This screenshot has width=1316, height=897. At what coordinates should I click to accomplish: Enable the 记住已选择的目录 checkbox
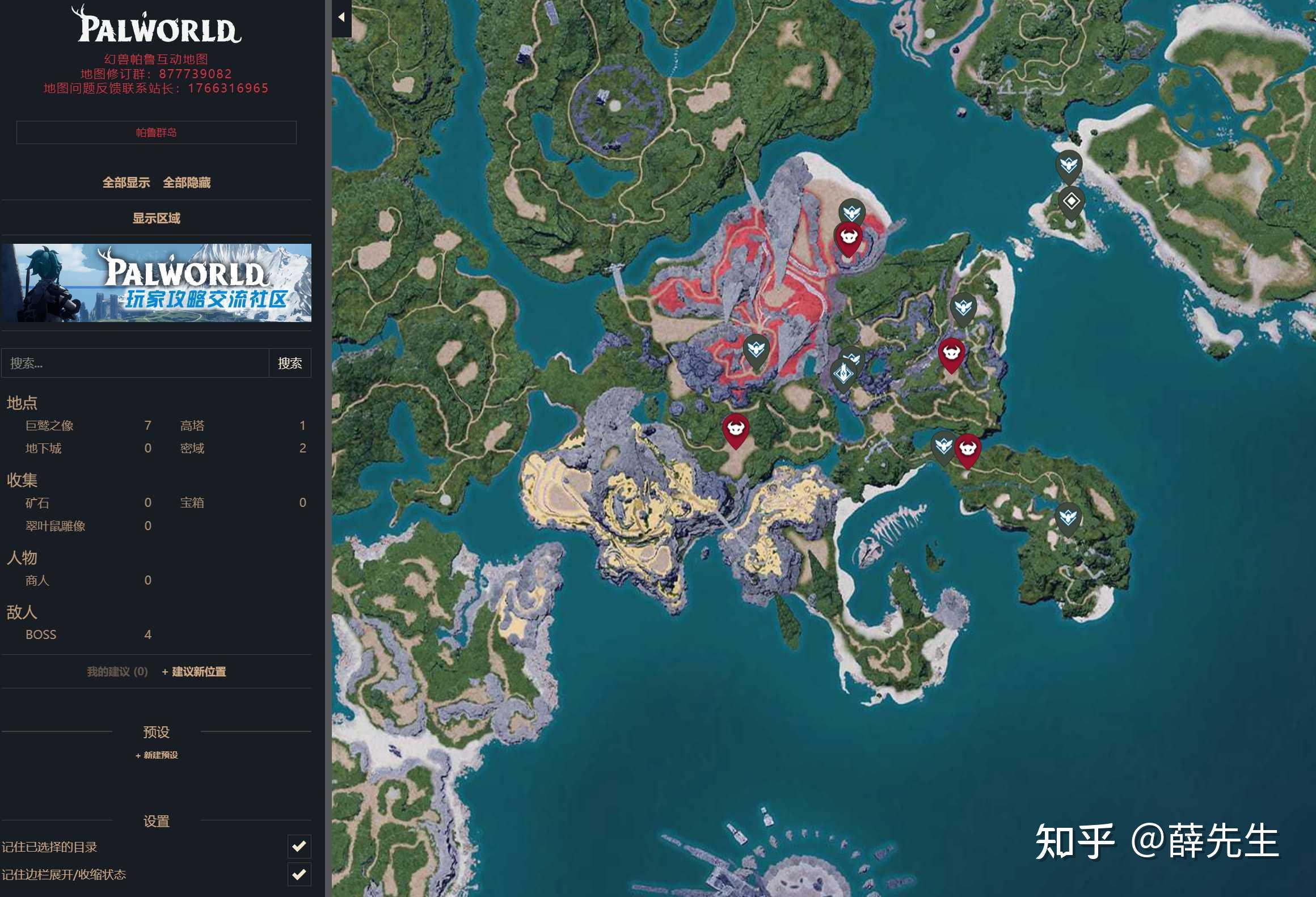[x=300, y=847]
